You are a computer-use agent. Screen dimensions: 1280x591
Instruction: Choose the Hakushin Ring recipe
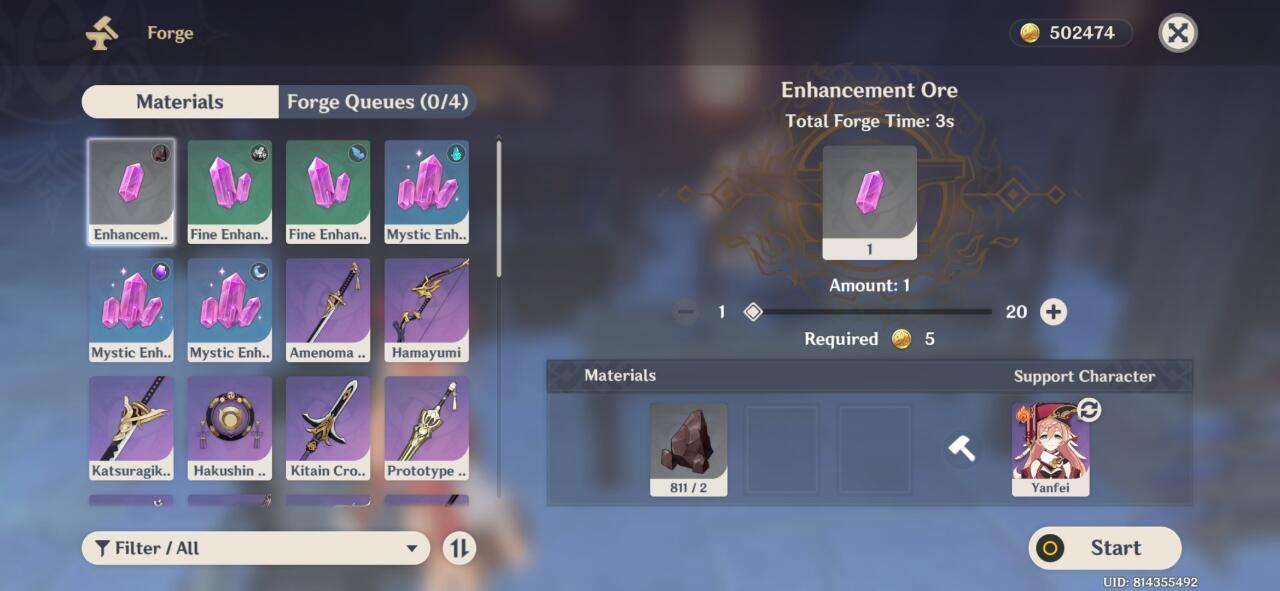pyautogui.click(x=230, y=427)
